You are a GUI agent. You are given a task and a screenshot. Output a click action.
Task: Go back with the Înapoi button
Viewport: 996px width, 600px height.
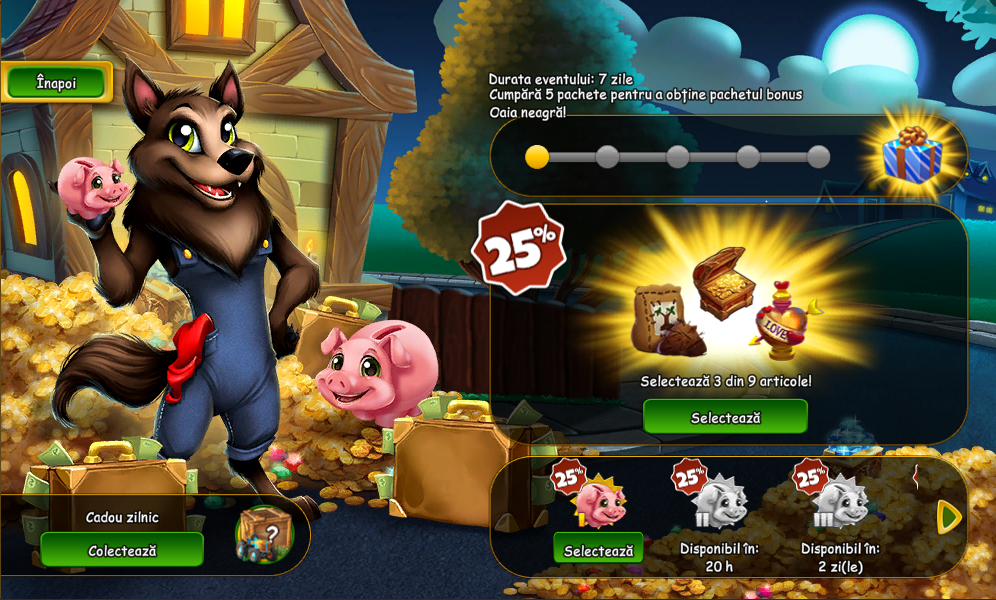pos(56,83)
